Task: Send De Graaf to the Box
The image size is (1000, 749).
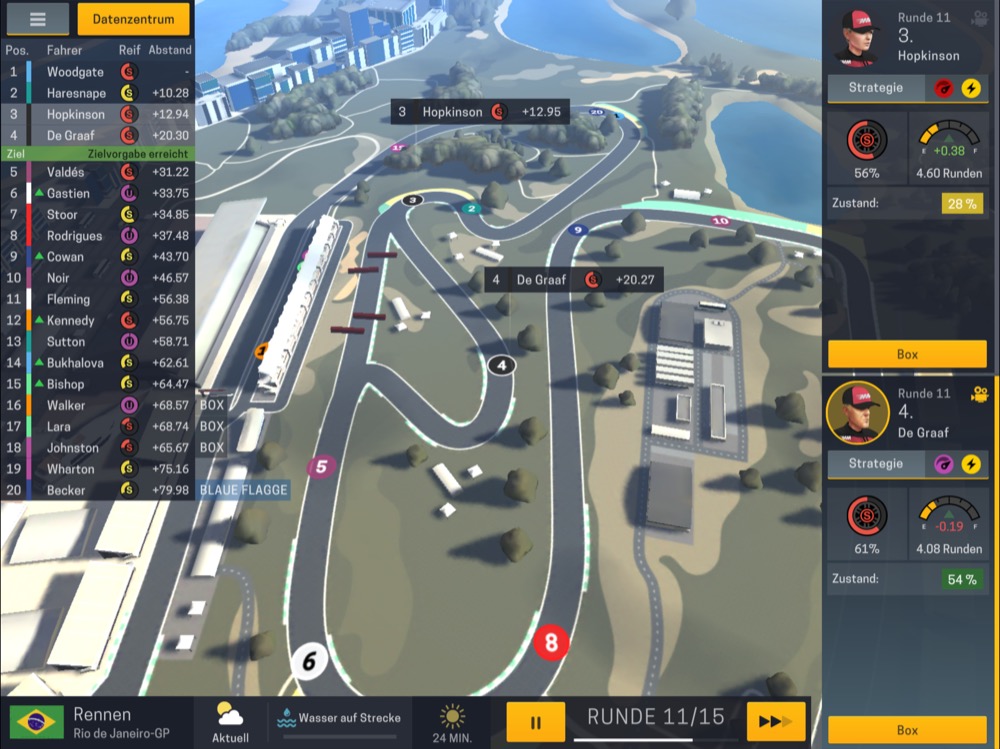Action: (x=907, y=730)
